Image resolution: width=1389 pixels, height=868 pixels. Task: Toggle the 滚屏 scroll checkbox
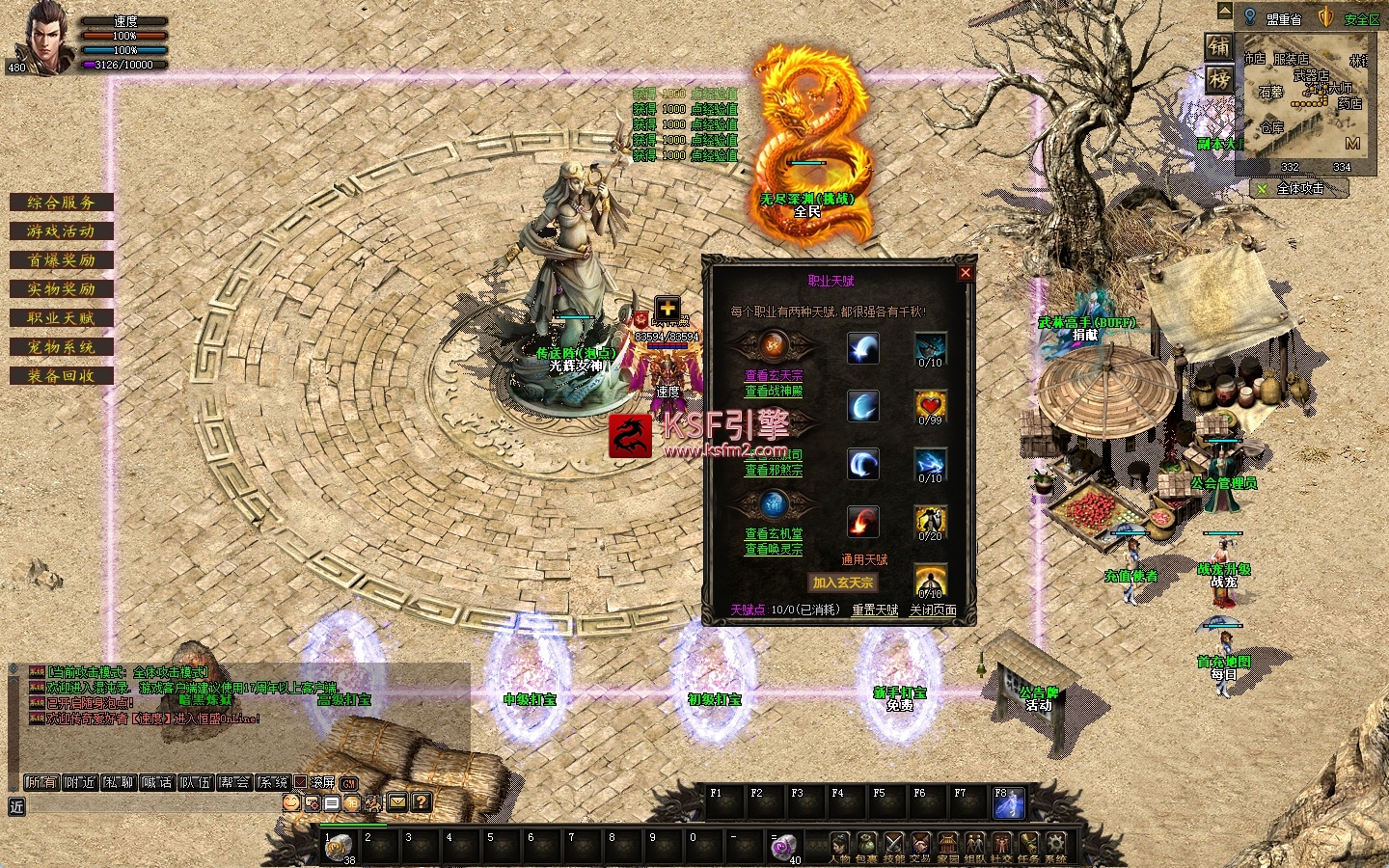point(300,782)
